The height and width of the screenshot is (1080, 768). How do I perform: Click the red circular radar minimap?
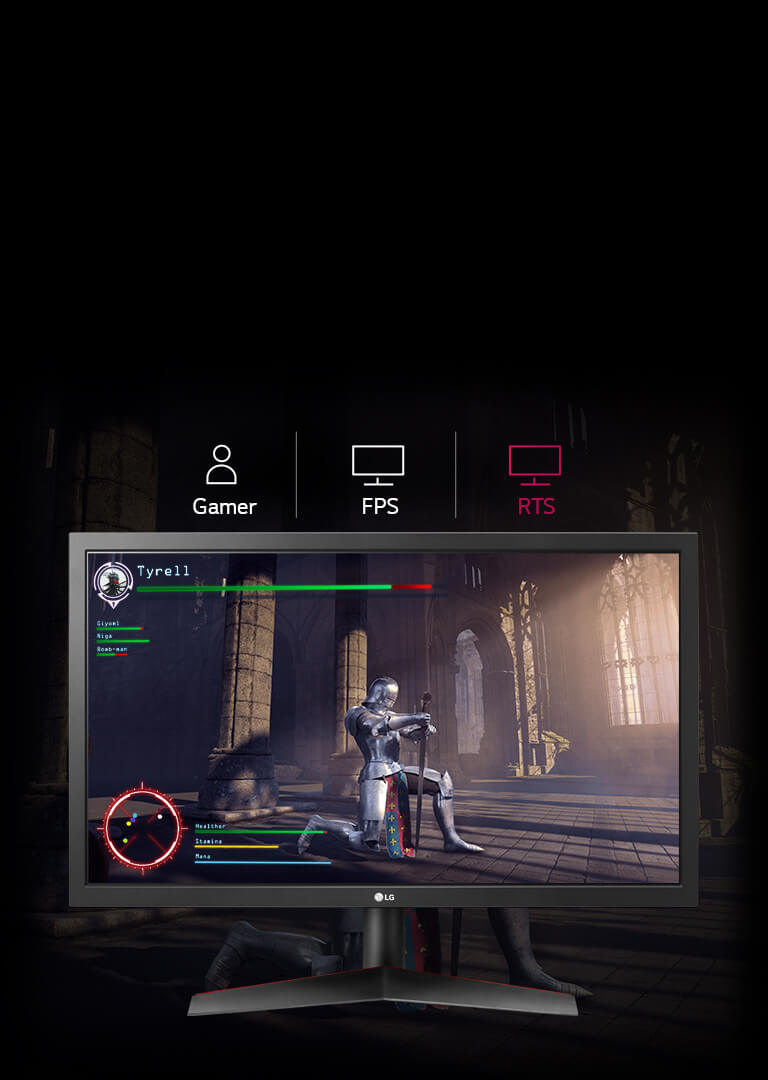click(x=143, y=829)
